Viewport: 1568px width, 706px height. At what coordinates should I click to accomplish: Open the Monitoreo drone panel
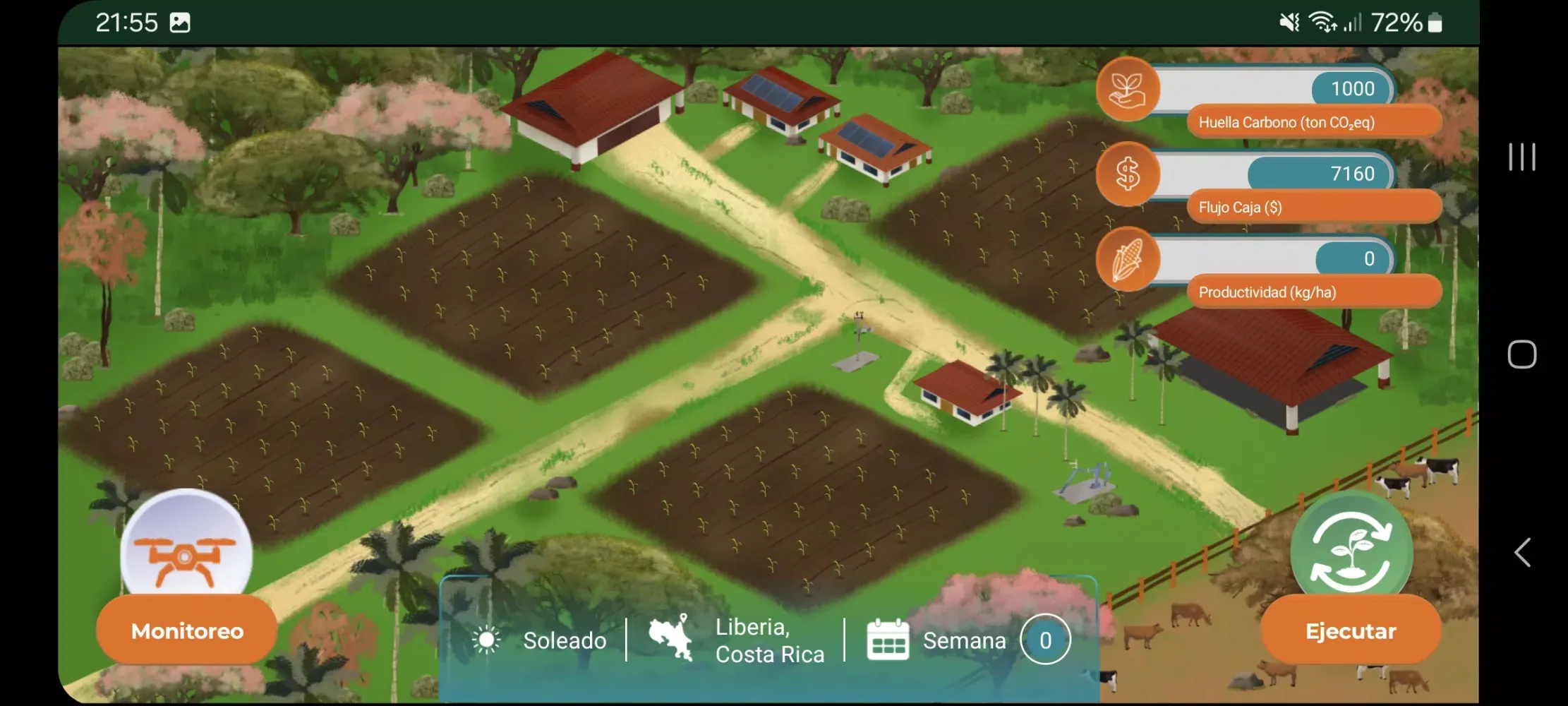(x=187, y=630)
